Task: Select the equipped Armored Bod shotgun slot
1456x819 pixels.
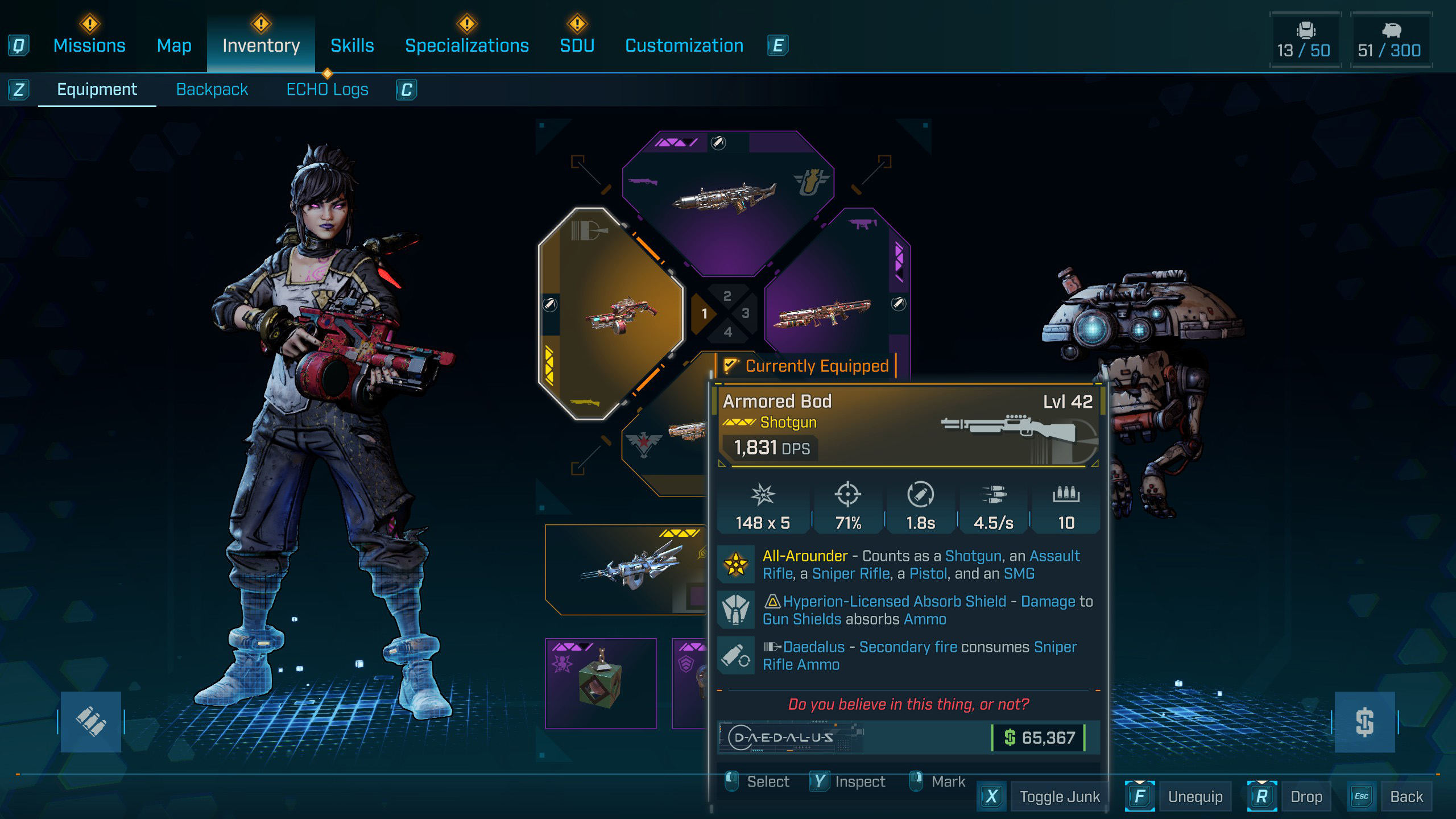Action: click(x=611, y=313)
